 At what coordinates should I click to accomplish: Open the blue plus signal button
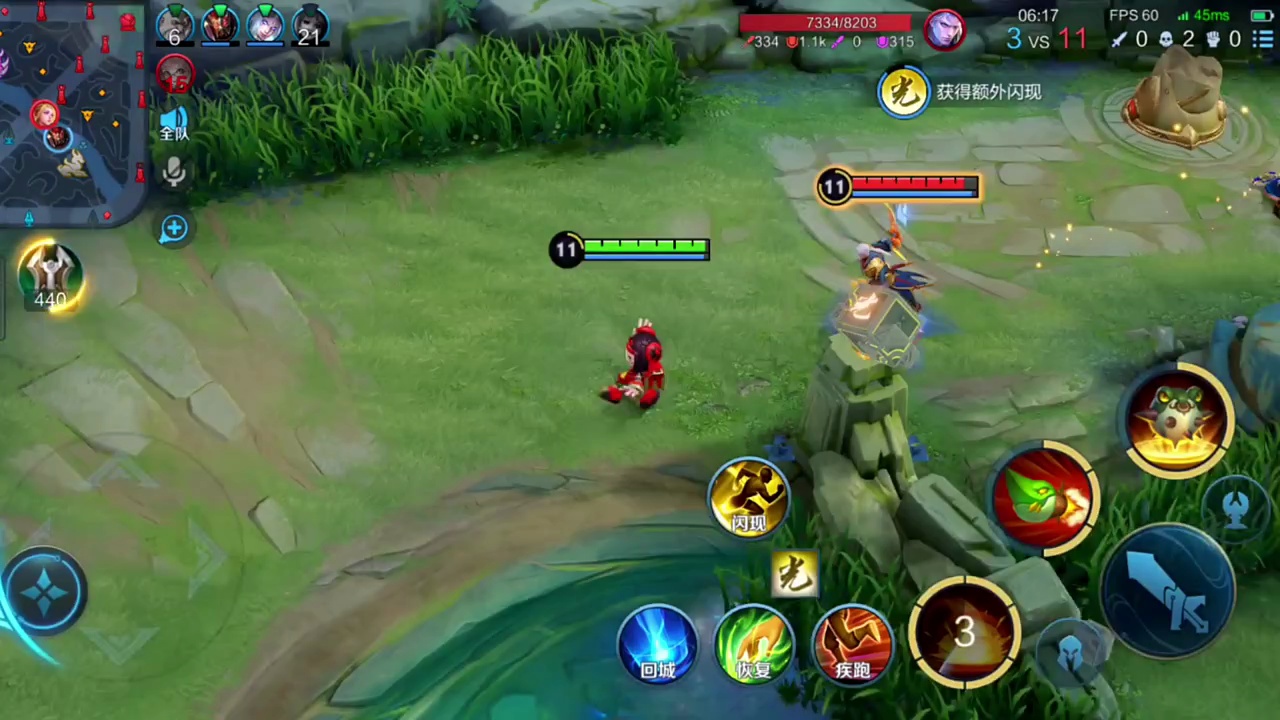[x=174, y=229]
